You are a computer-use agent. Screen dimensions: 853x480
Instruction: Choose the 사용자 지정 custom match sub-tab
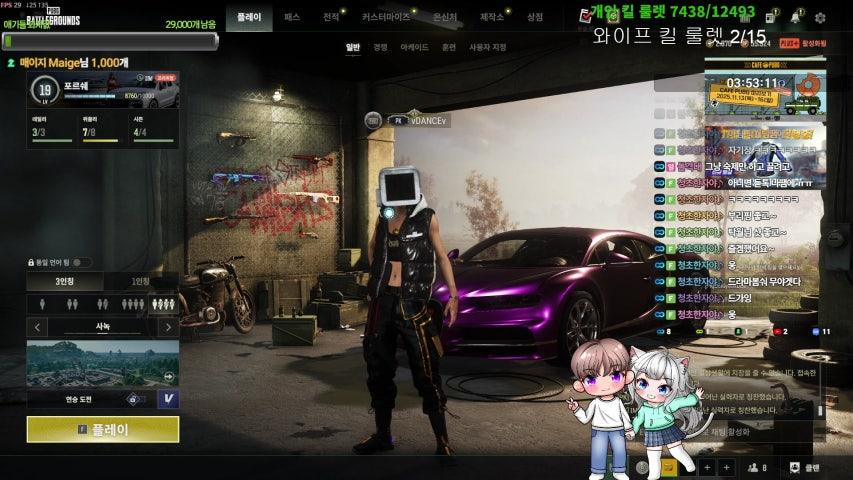[488, 47]
